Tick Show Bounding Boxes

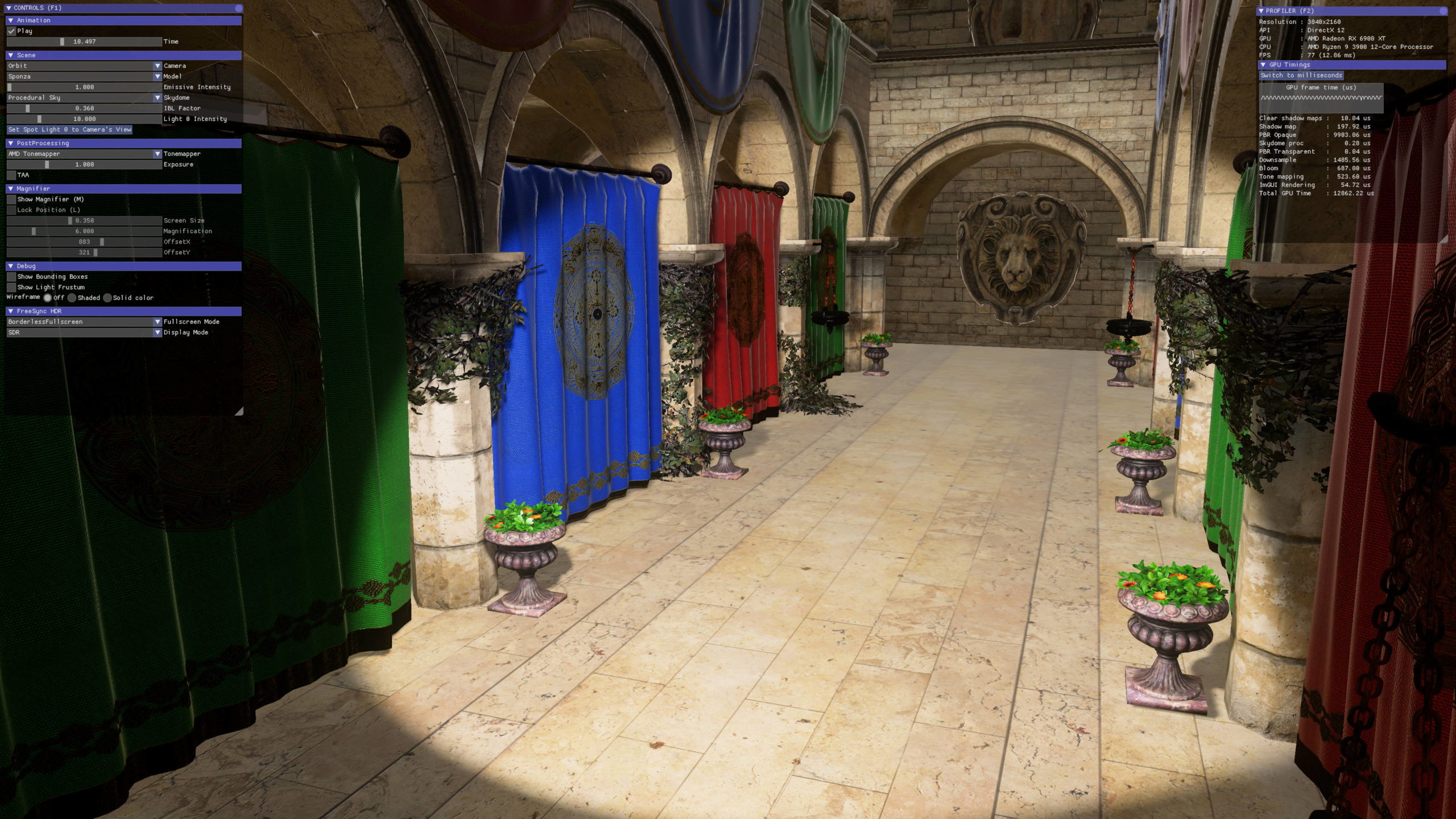coord(11,277)
